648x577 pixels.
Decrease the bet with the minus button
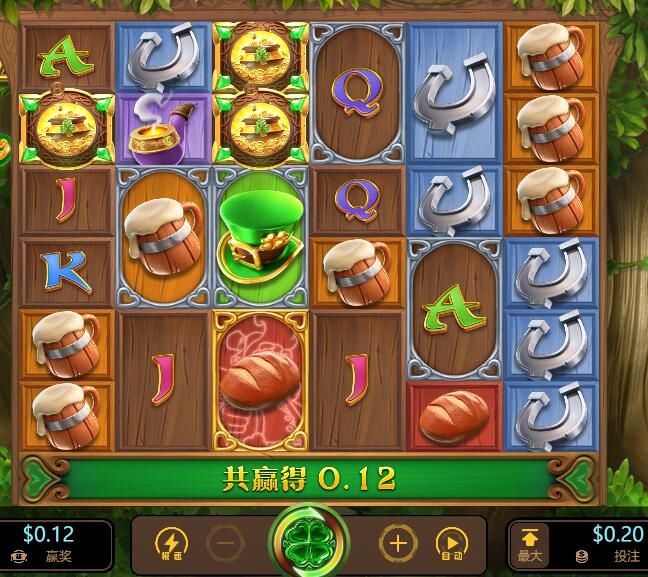coord(225,544)
